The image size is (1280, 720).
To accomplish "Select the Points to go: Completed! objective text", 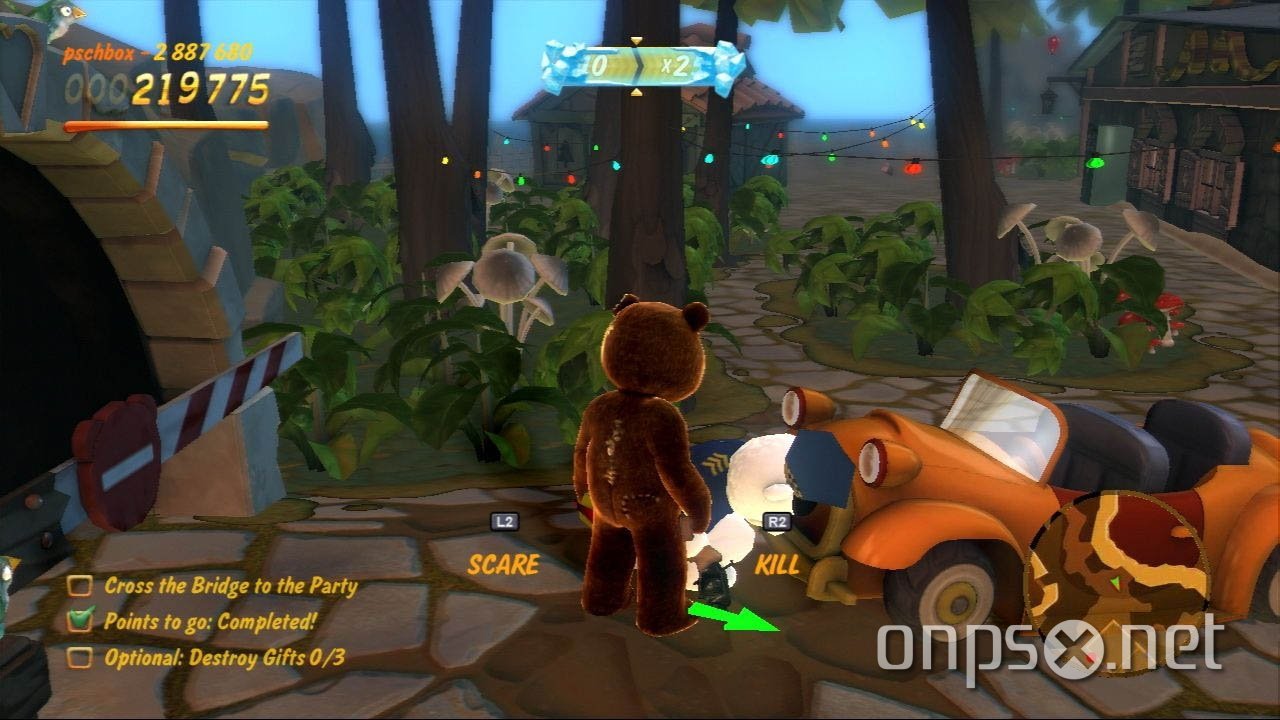I will coord(208,620).
